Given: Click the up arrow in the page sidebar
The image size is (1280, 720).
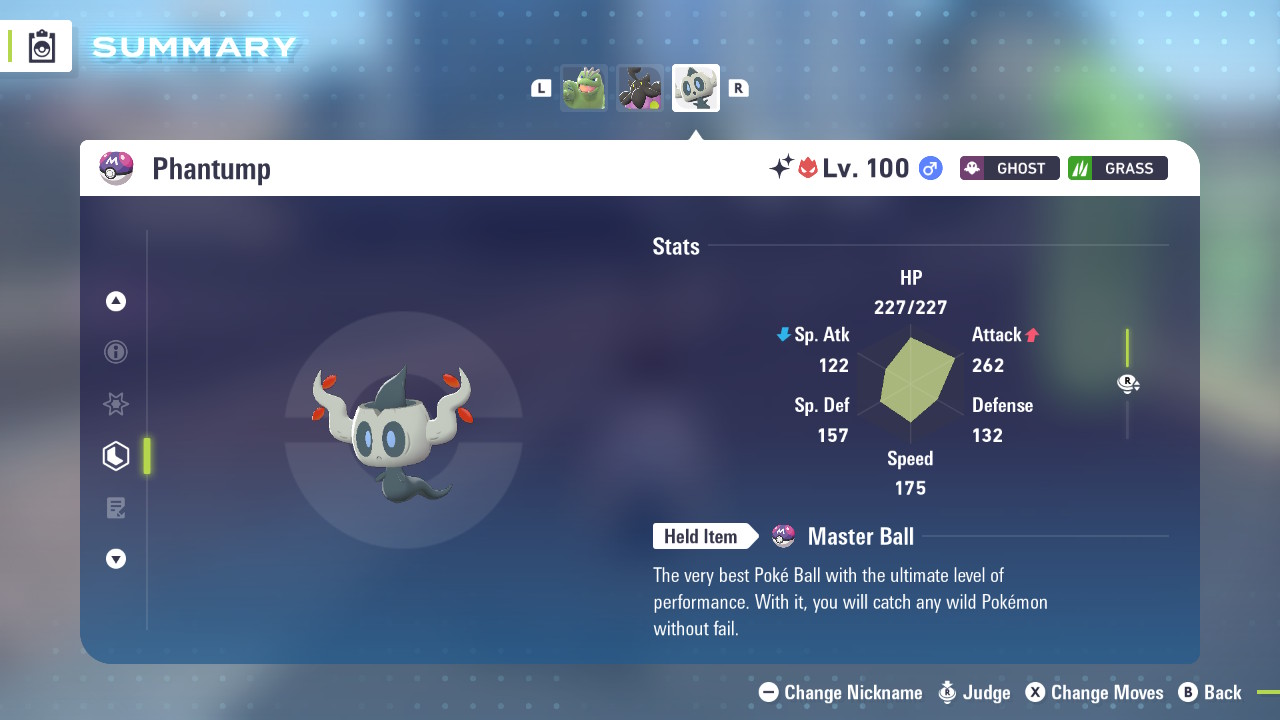Looking at the screenshot, I should pos(116,301).
